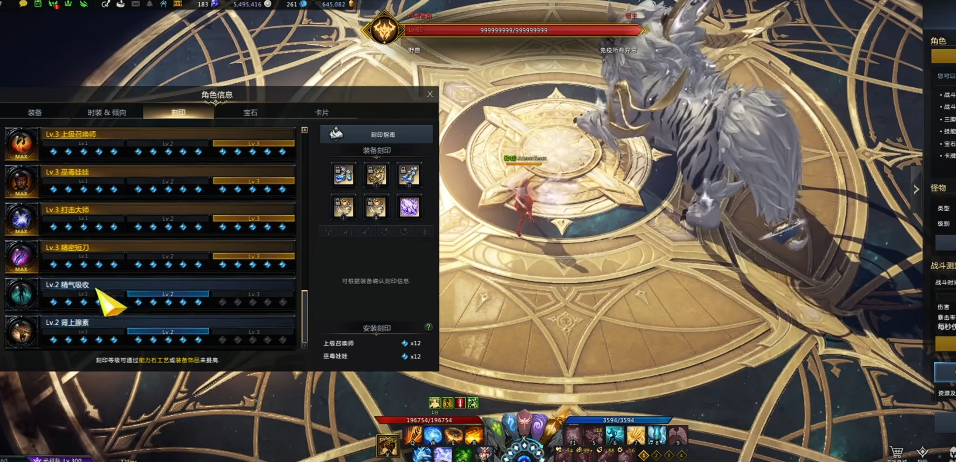Click the purple crystal equipped engraving slot
The image size is (956, 462).
[x=408, y=207]
